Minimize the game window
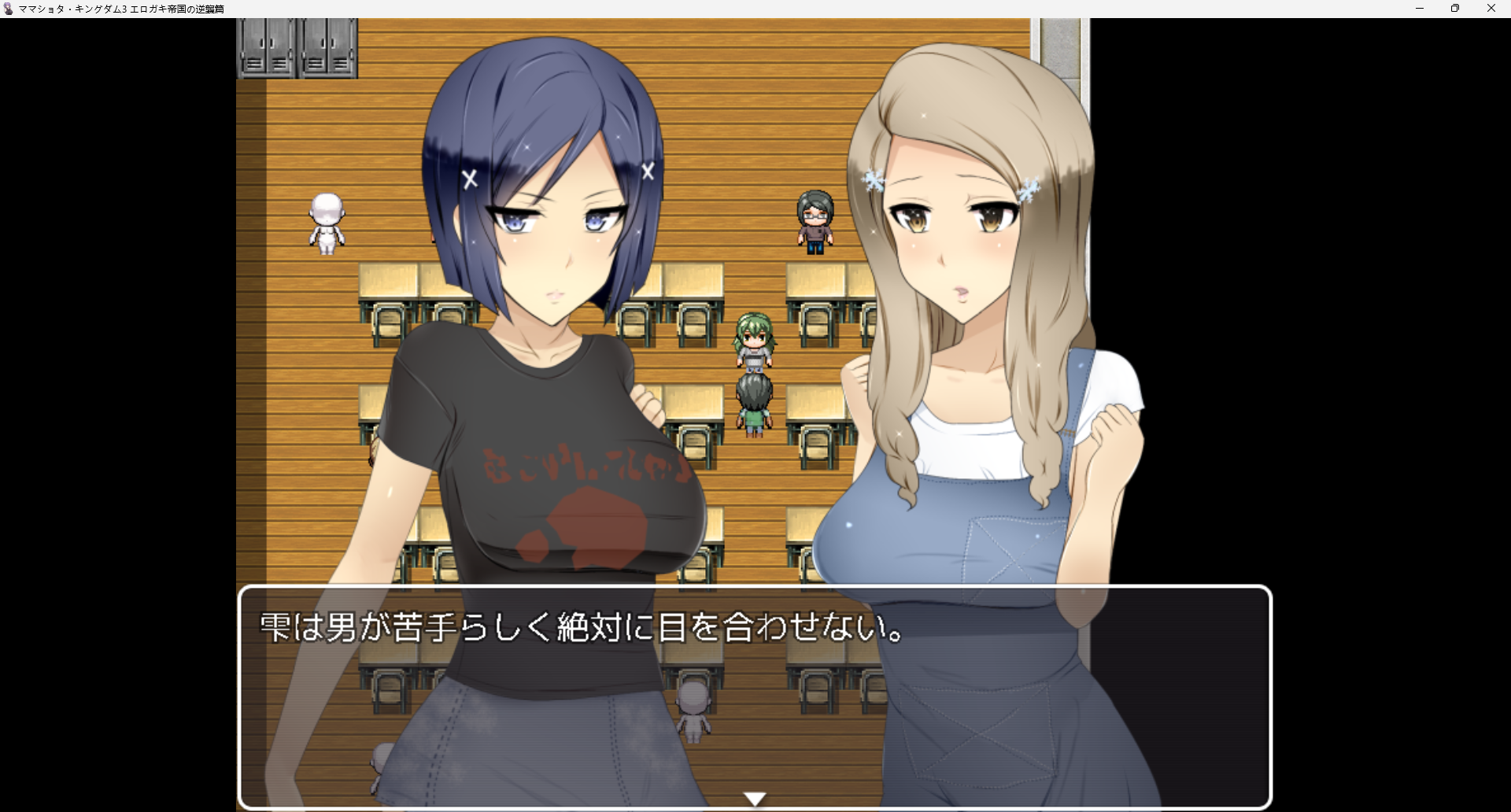Screen dimensions: 1511x812 [x=1420, y=9]
